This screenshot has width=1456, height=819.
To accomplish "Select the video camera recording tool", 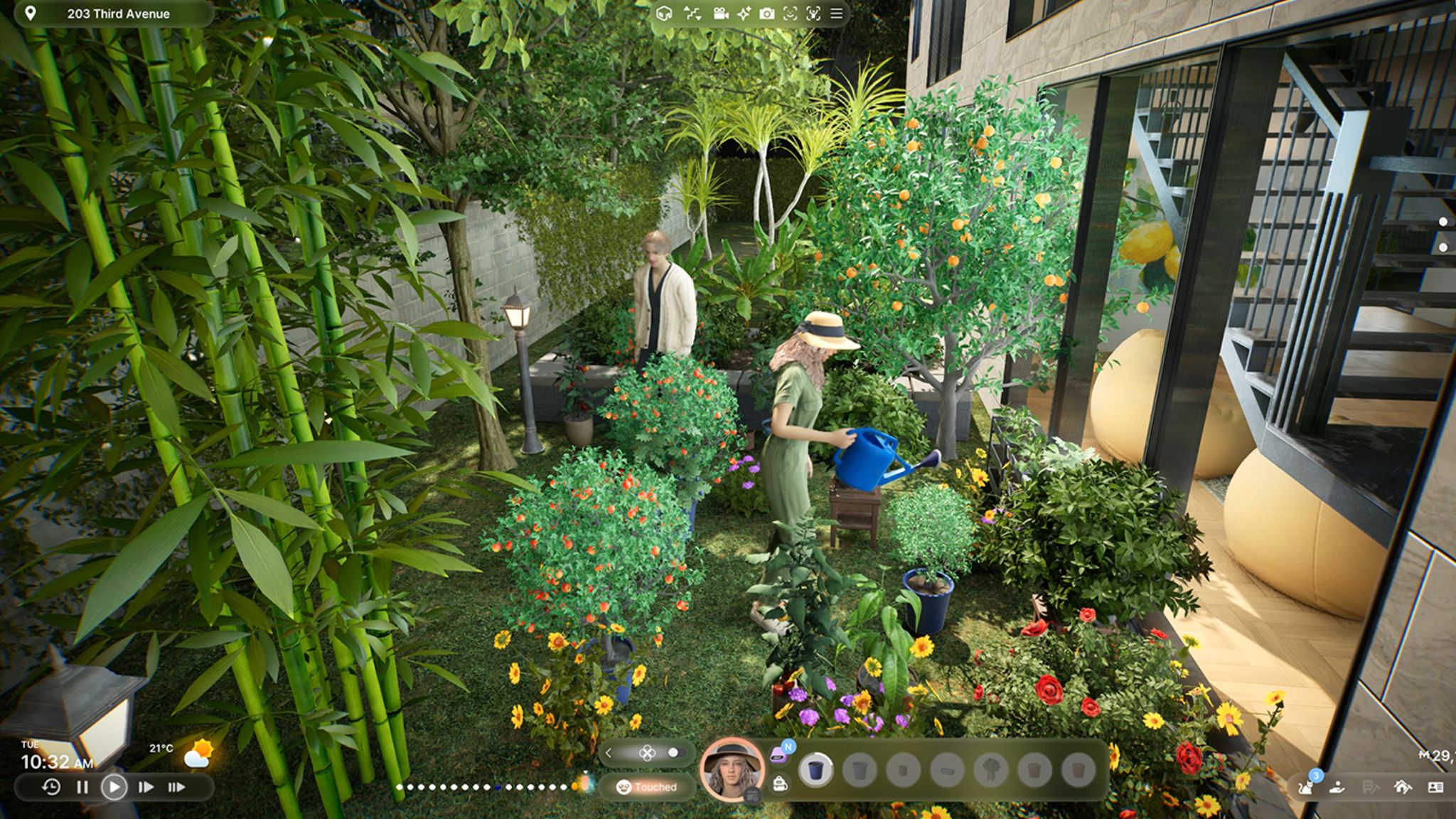I will (x=720, y=13).
